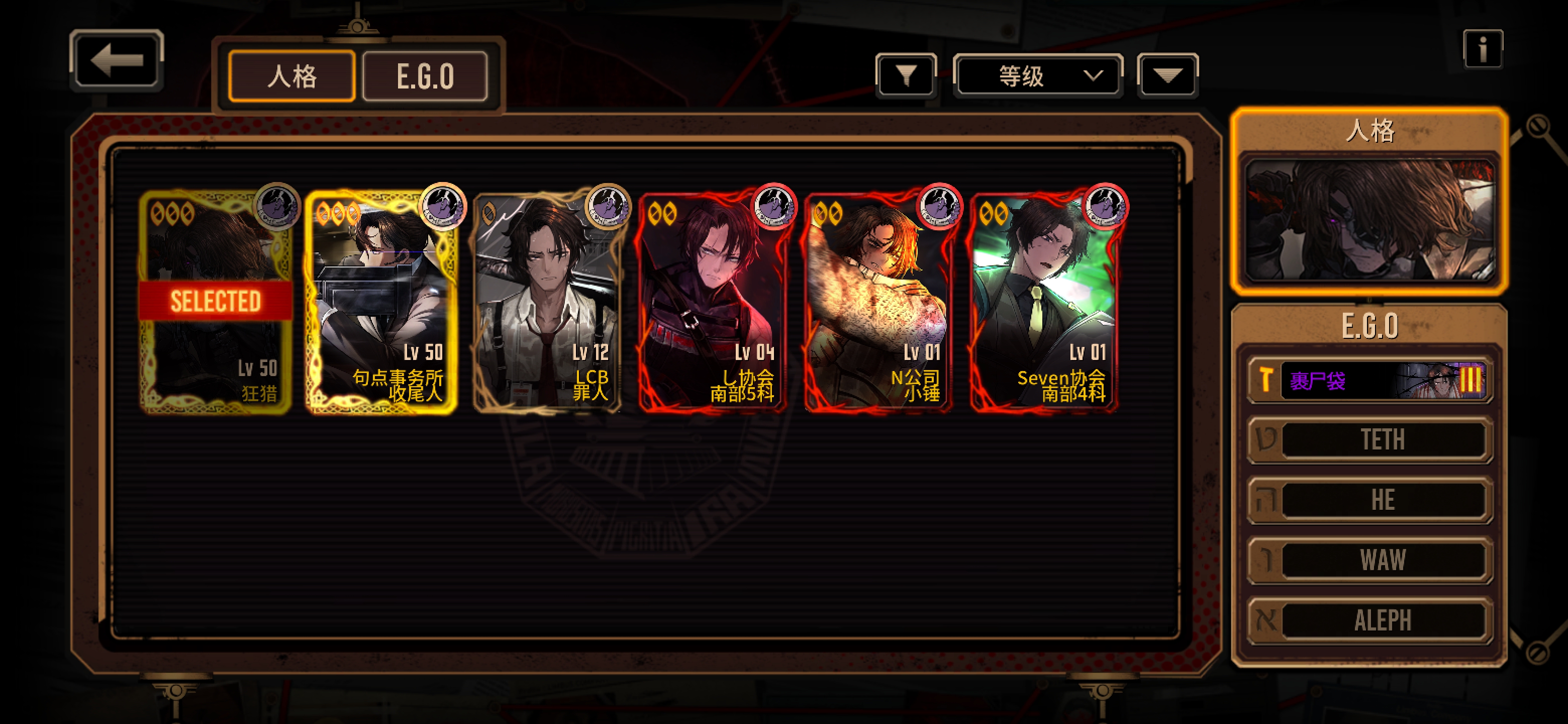
Task: Select the TETH E.G.O slot
Action: click(x=1369, y=439)
